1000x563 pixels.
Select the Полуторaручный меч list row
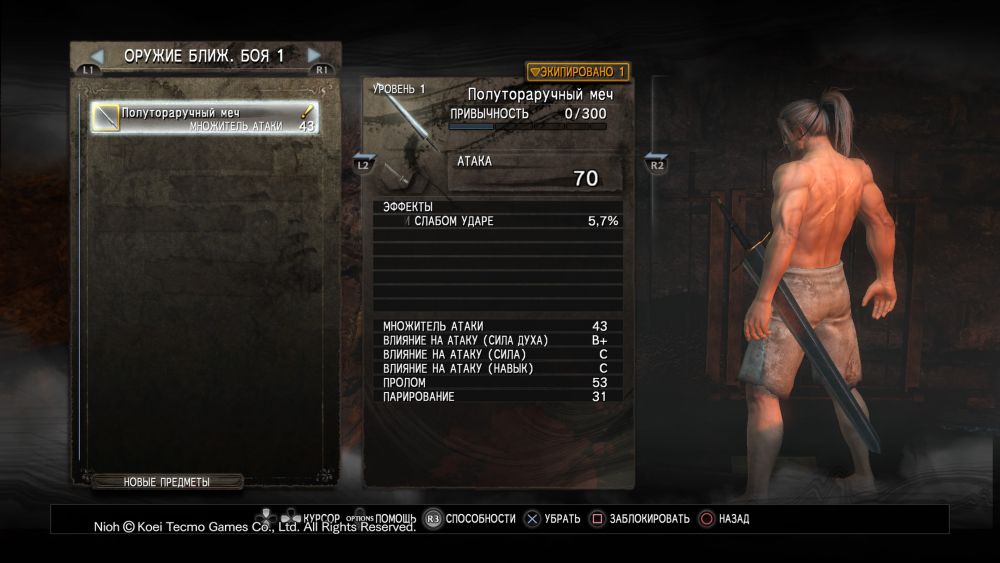click(x=204, y=118)
